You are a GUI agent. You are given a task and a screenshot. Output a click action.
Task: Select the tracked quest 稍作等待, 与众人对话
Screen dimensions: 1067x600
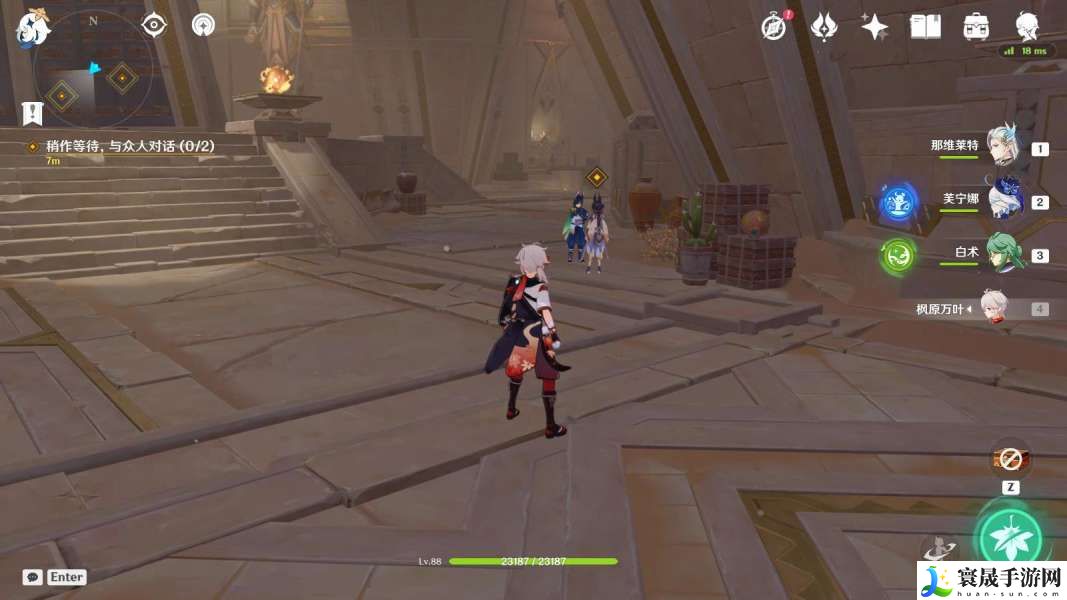(130, 146)
